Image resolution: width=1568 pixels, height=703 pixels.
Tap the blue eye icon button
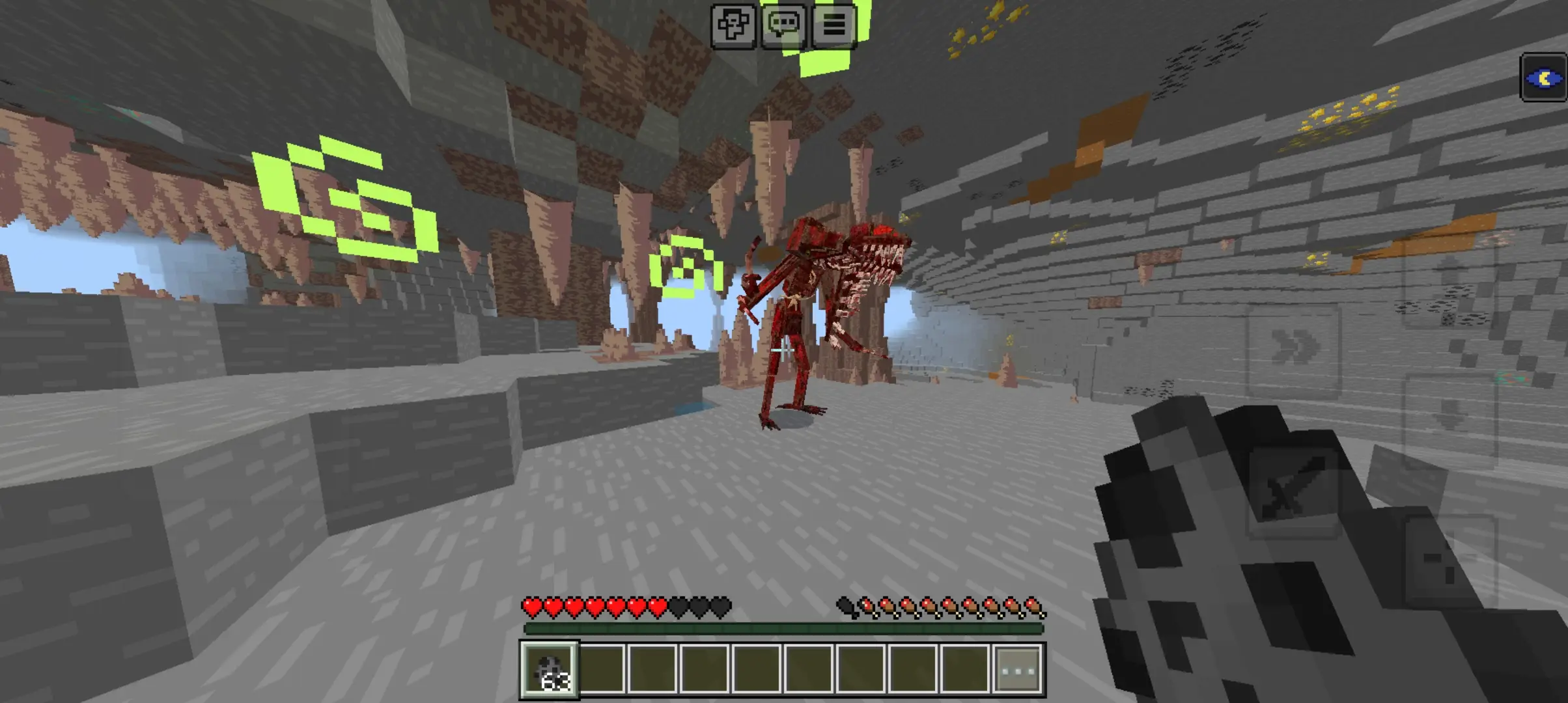pyautogui.click(x=1544, y=79)
